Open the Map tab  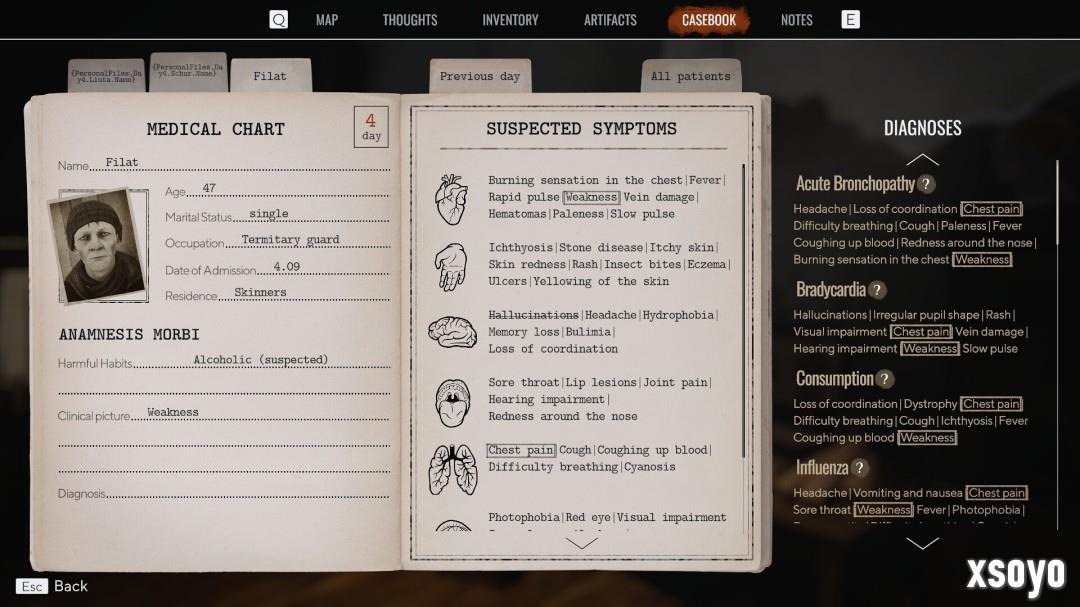pyautogui.click(x=327, y=20)
